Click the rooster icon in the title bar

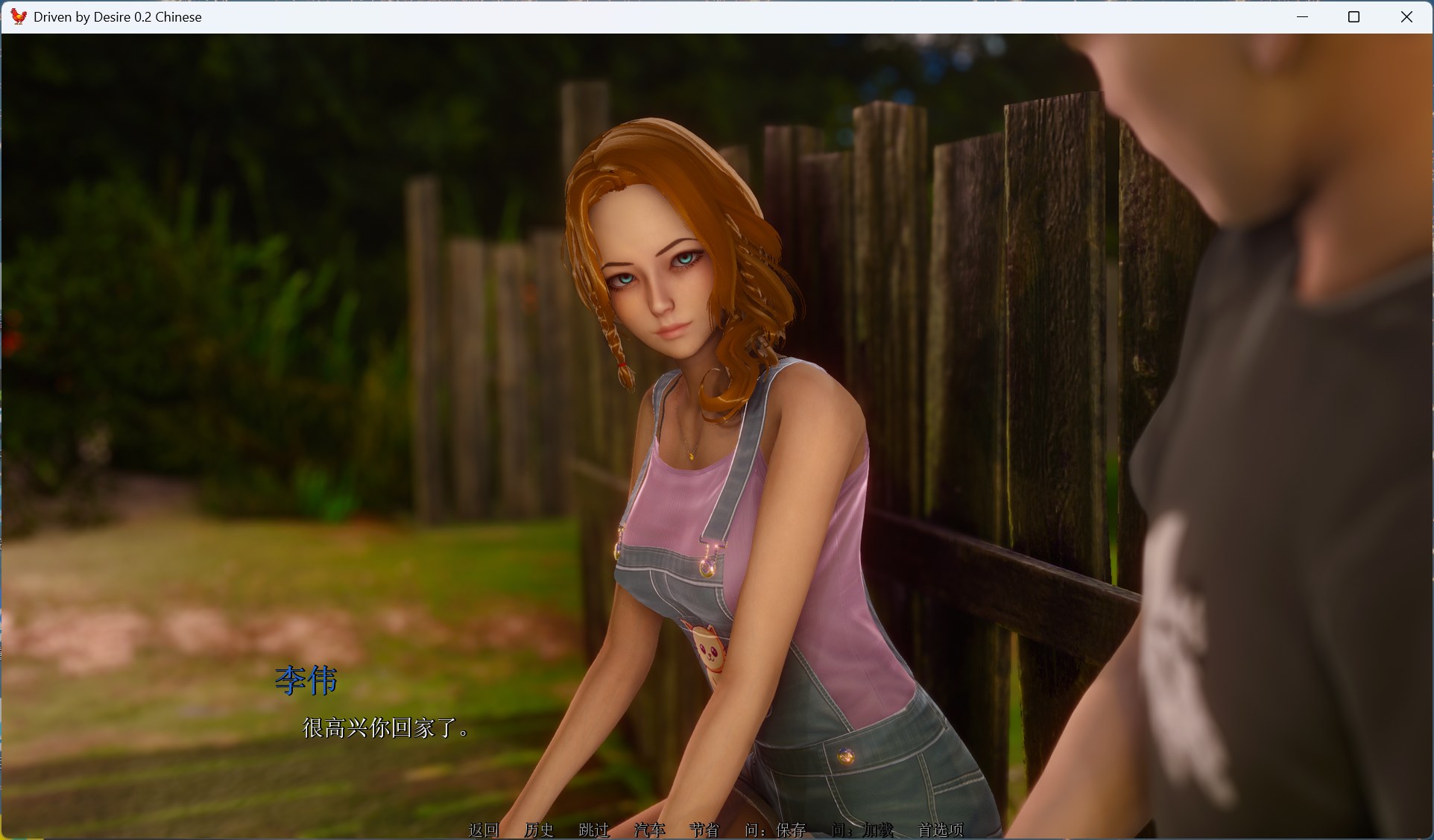point(18,16)
